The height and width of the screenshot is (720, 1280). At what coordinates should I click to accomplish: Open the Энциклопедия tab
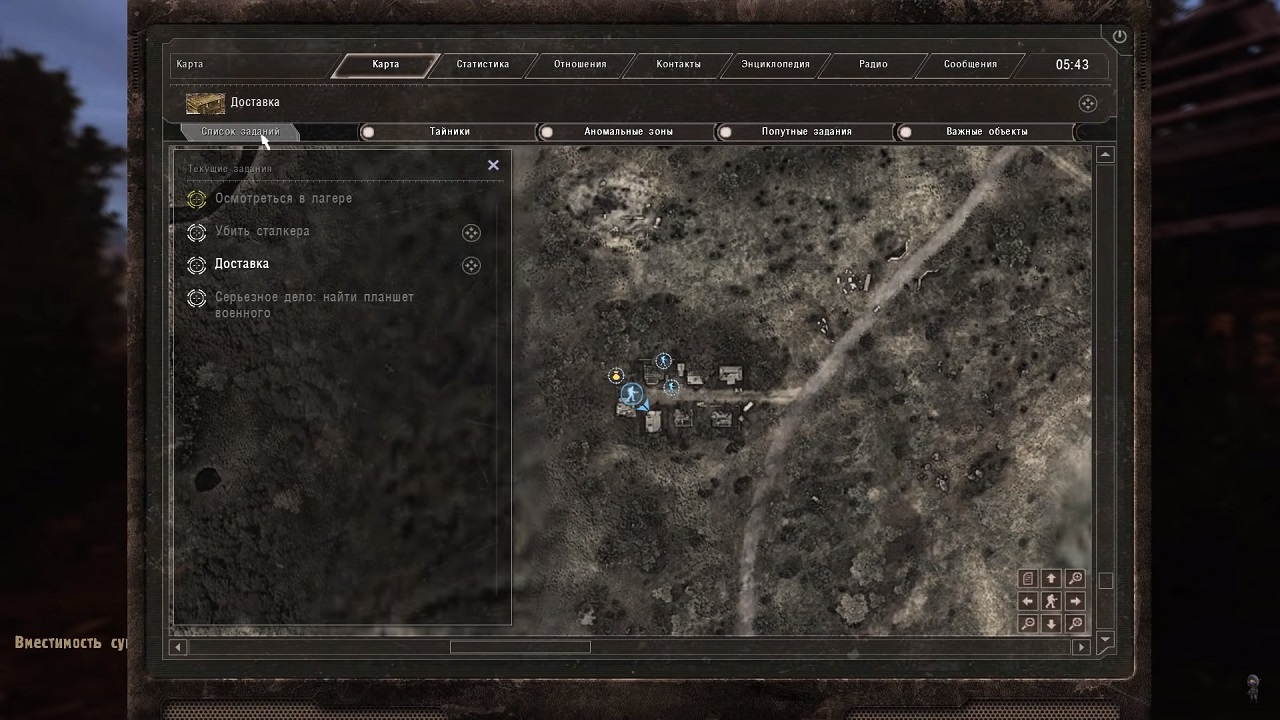click(x=775, y=64)
